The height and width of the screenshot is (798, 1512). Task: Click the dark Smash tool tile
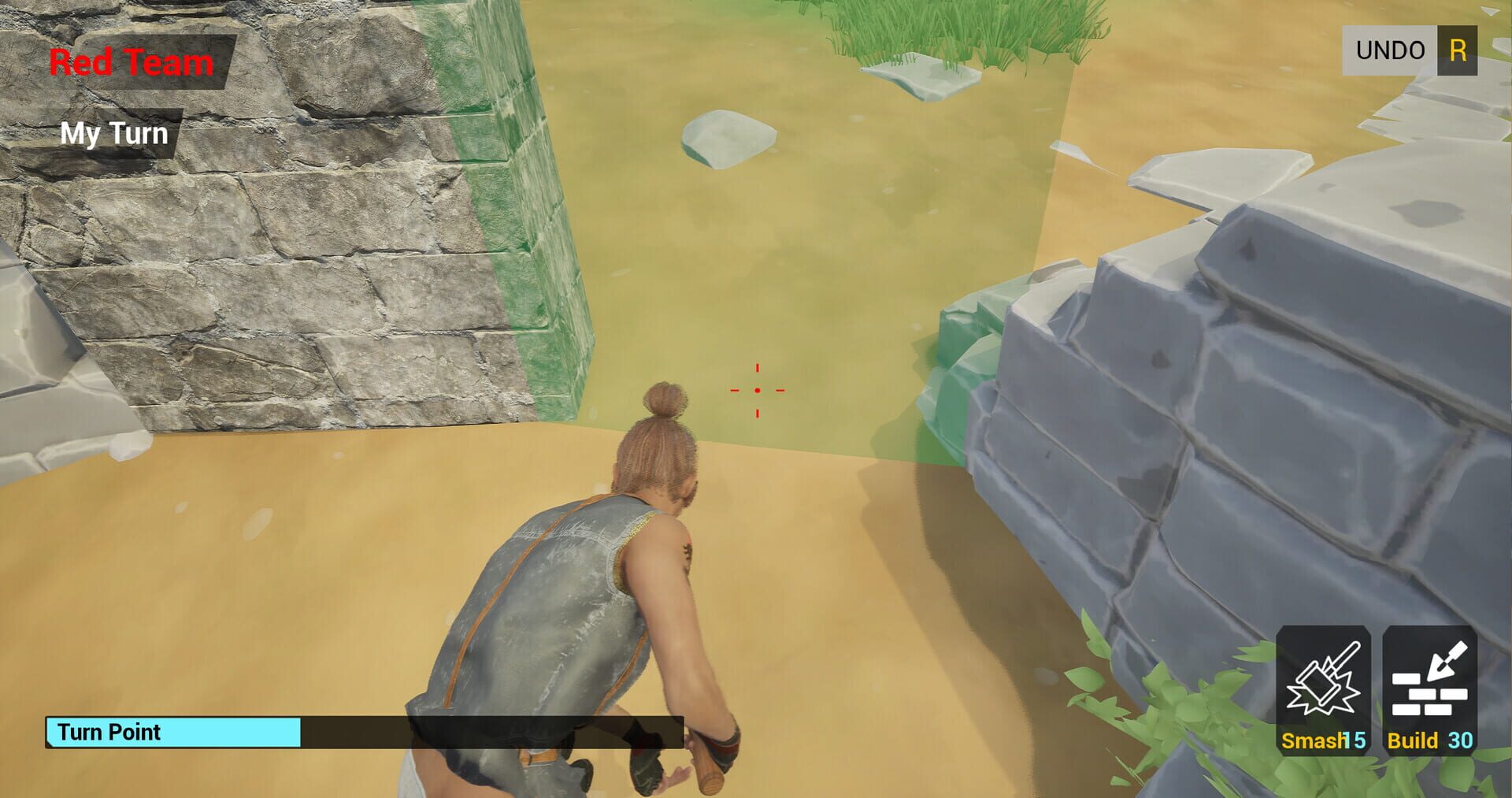tap(1324, 689)
